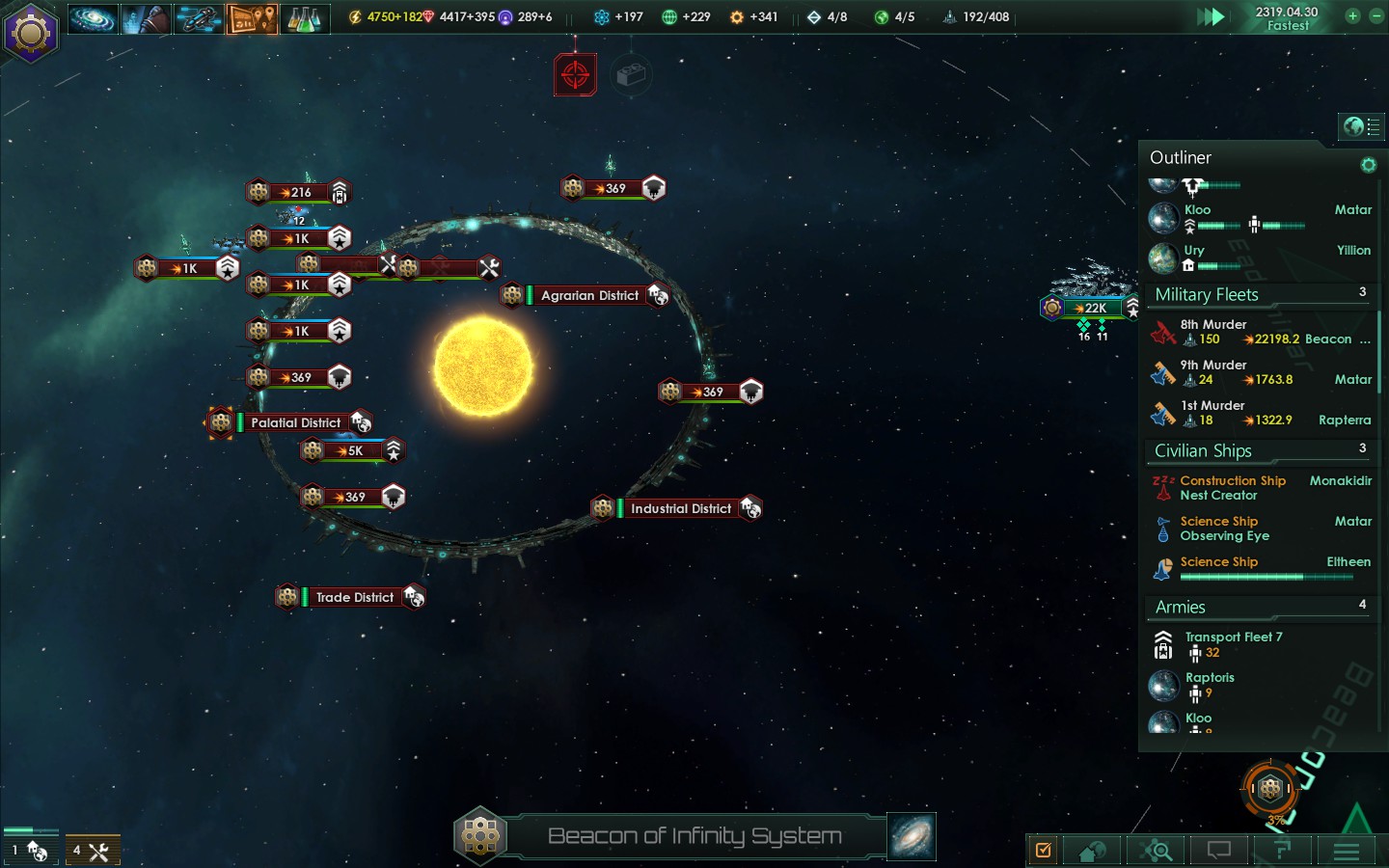The image size is (1389, 868).
Task: Open the galaxy spiral tab in top bar
Action: [x=93, y=18]
